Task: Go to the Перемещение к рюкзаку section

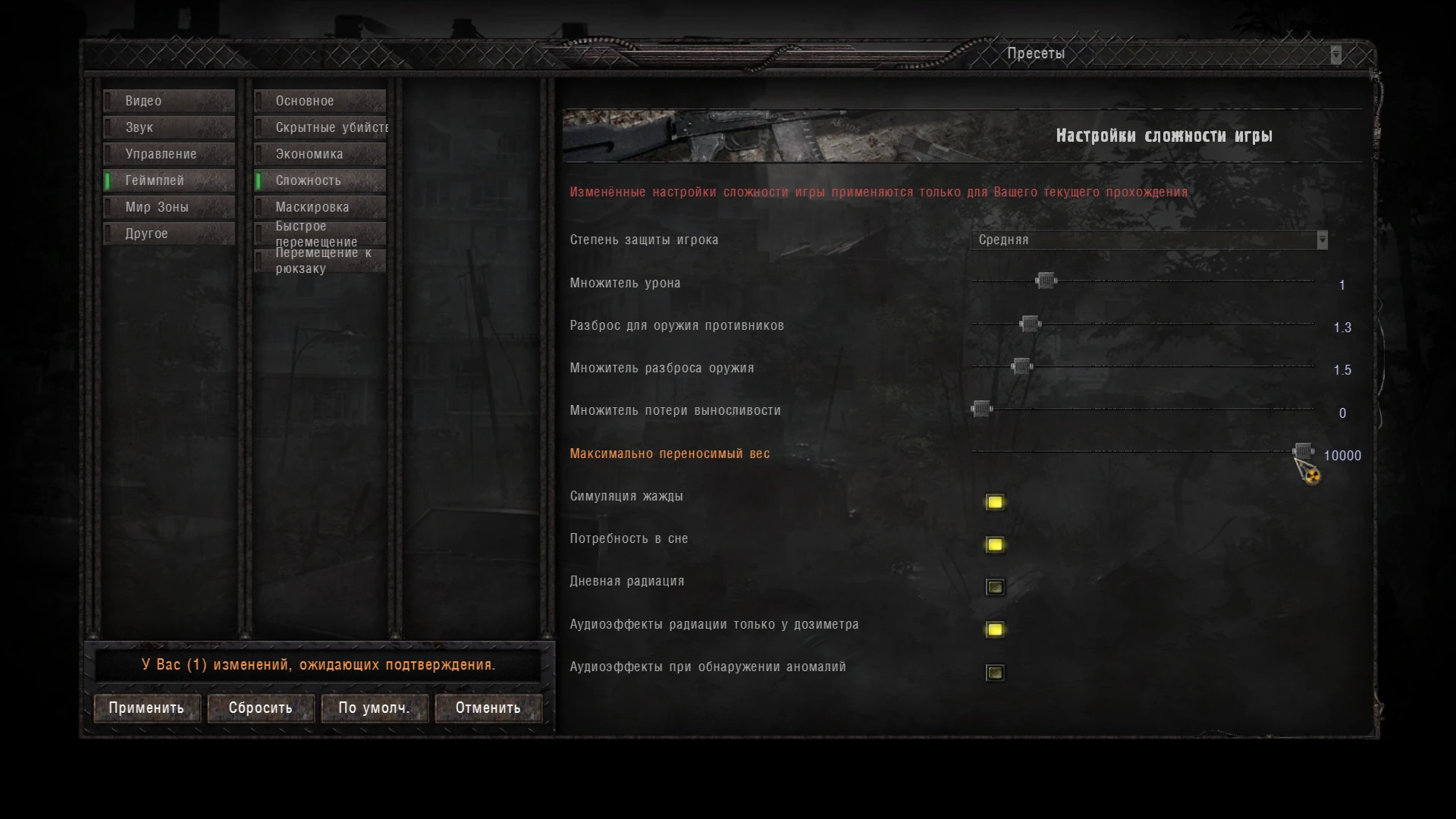Action: (x=319, y=261)
